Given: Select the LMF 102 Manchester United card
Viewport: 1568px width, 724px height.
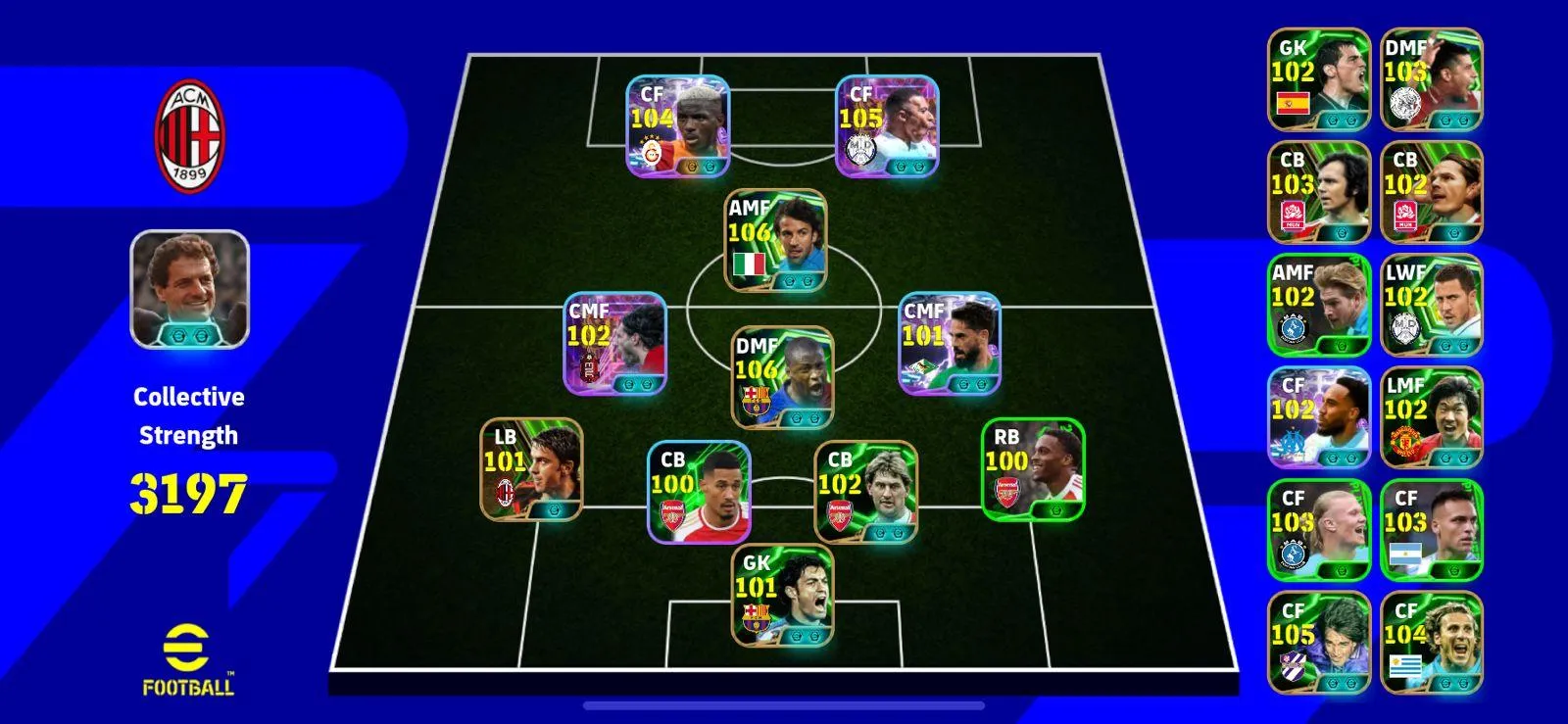Looking at the screenshot, I should (x=1432, y=417).
